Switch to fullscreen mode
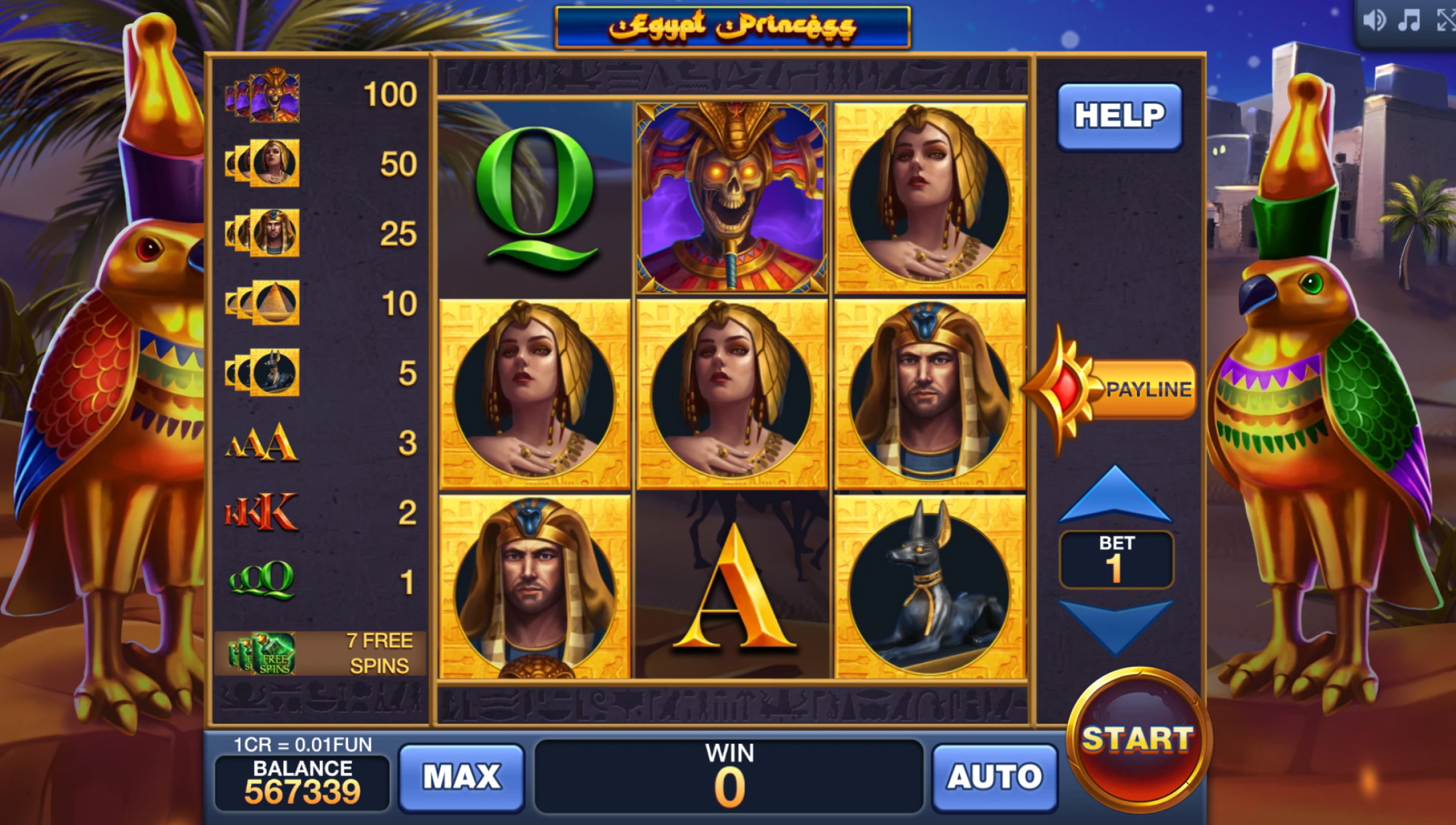The height and width of the screenshot is (825, 1456). (x=1446, y=21)
